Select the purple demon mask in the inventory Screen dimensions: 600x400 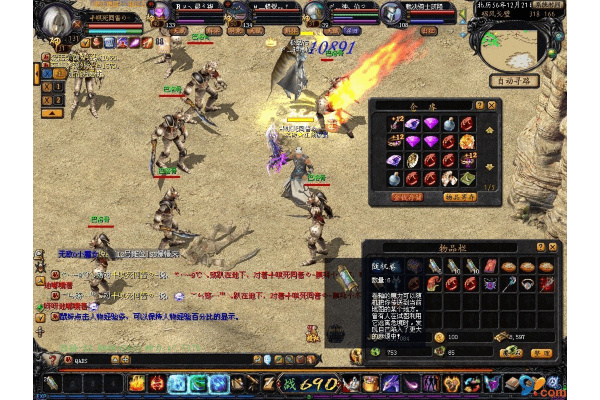pos(491,284)
